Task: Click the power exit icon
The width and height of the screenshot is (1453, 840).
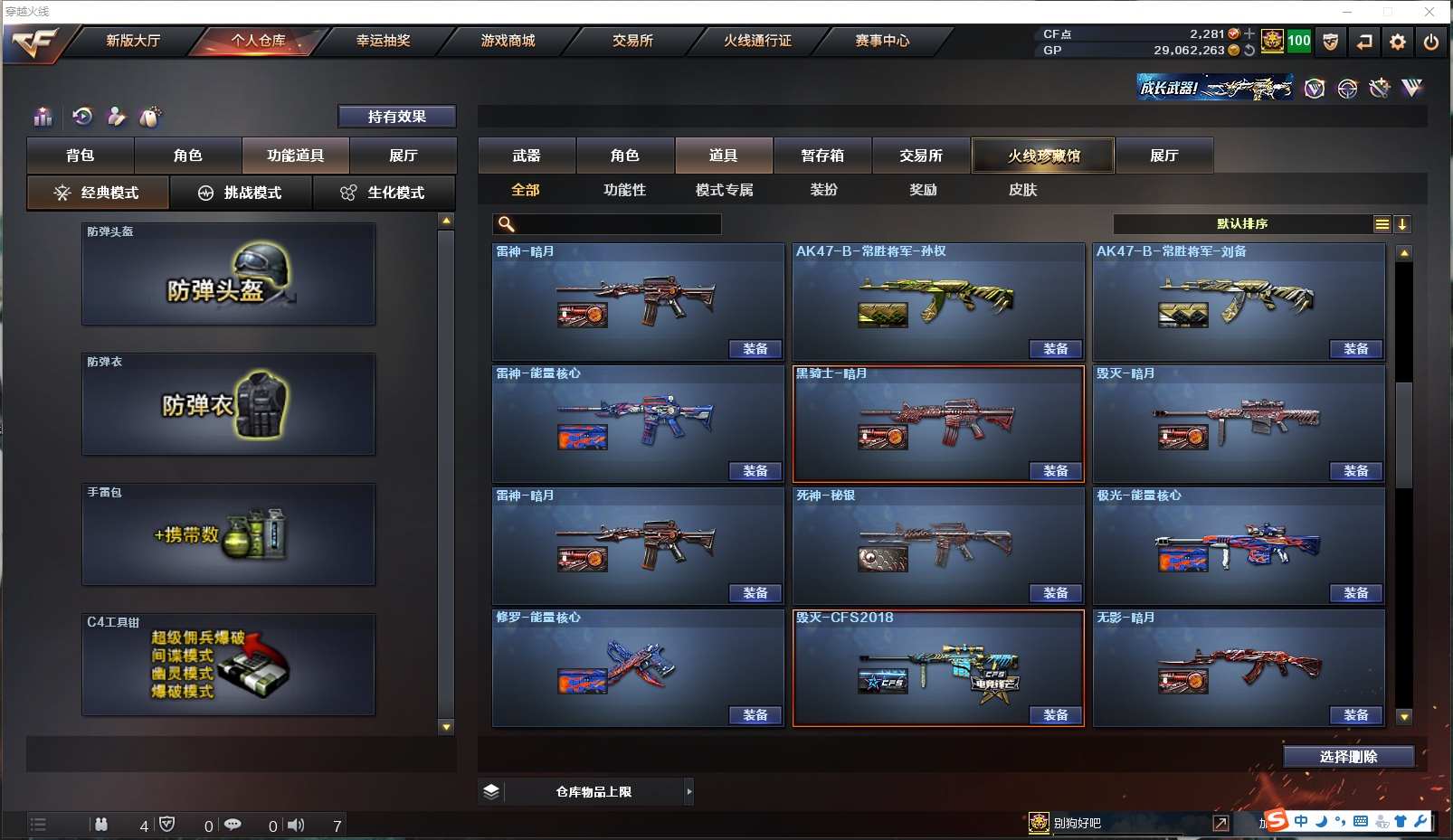Action: [x=1431, y=42]
